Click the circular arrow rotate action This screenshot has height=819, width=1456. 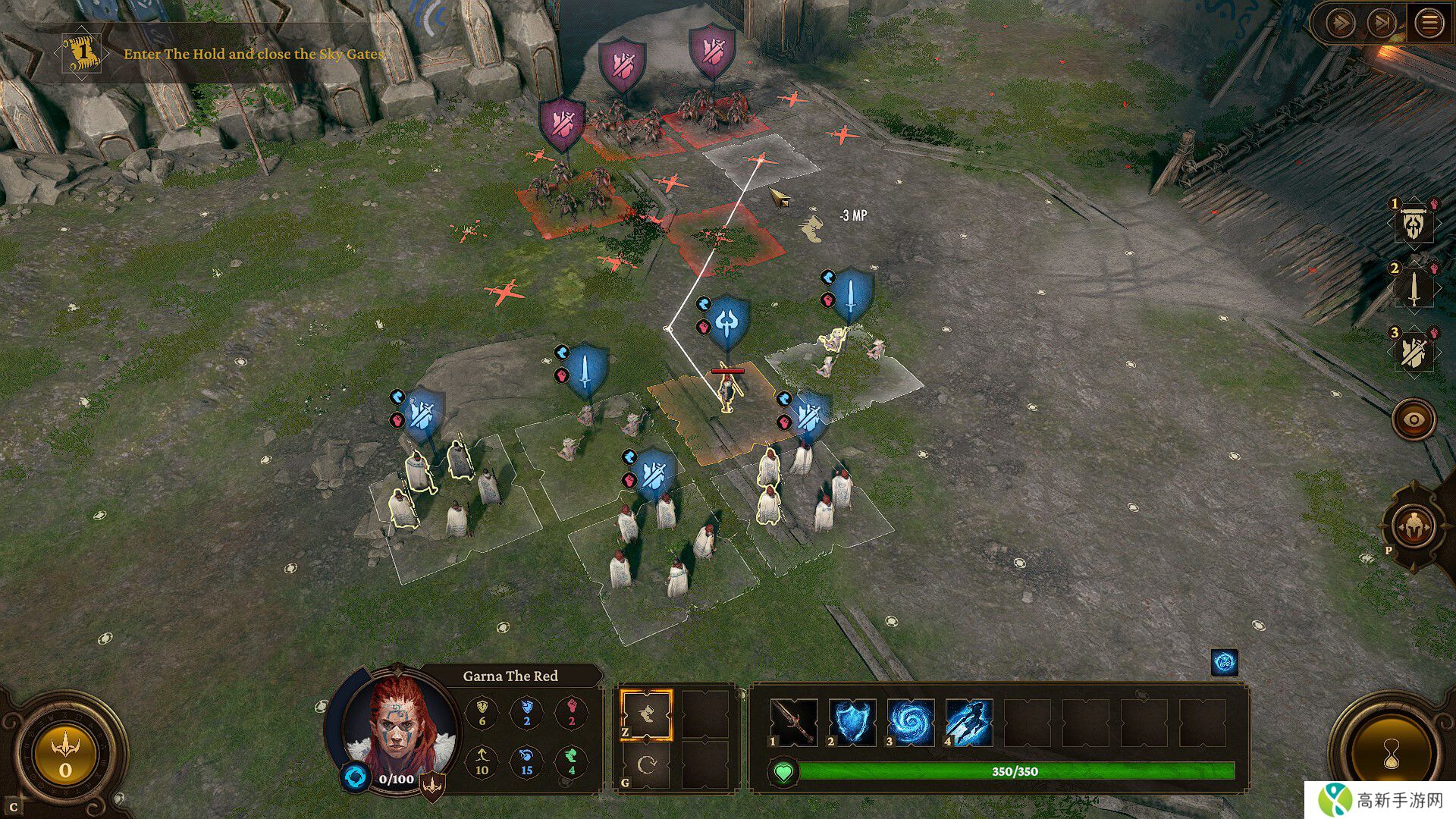[x=646, y=766]
